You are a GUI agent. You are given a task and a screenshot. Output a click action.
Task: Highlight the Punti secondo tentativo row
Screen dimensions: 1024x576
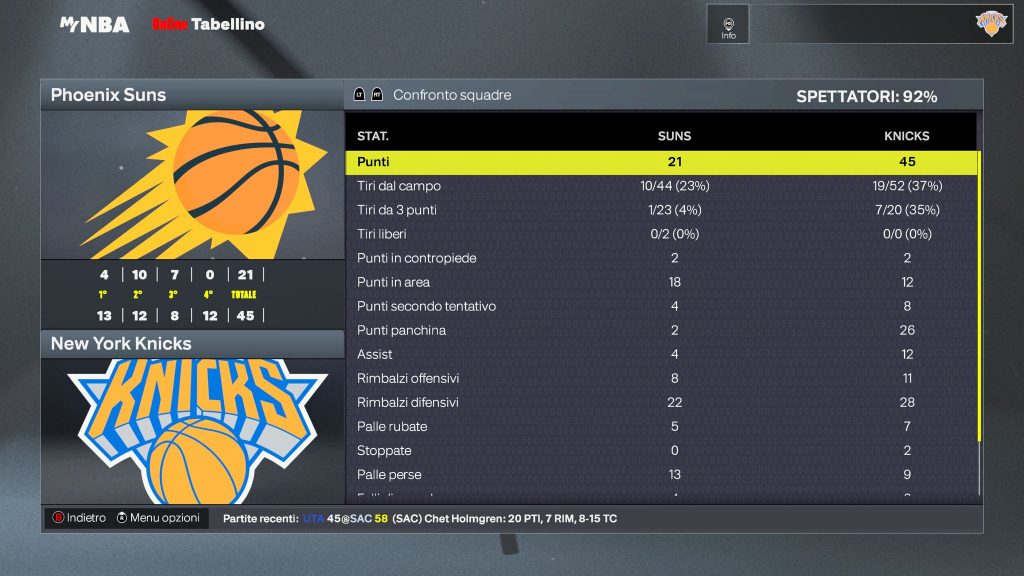(660, 306)
